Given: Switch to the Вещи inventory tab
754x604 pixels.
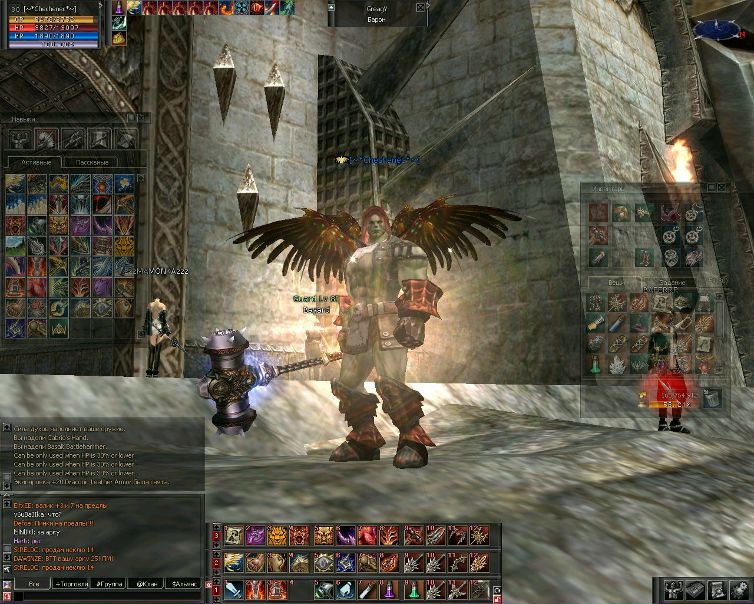Looking at the screenshot, I should point(615,282).
